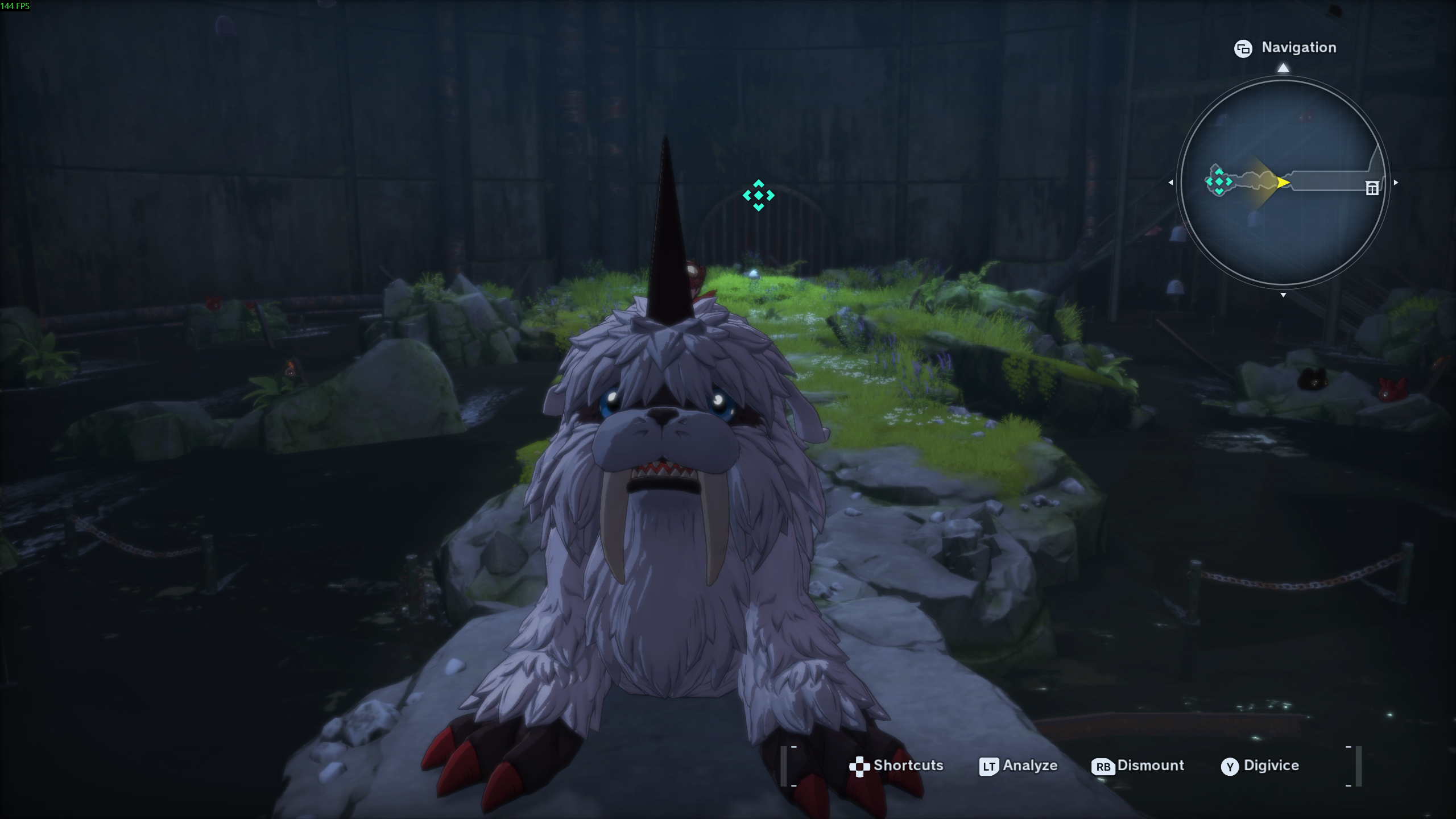Click the north triangle atop the minimap
The width and height of the screenshot is (1456, 819).
1283,68
